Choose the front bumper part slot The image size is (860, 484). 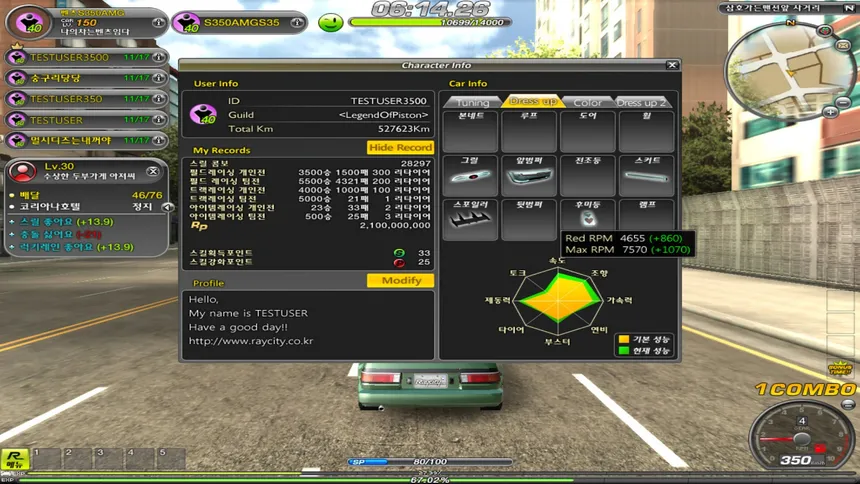[529, 175]
